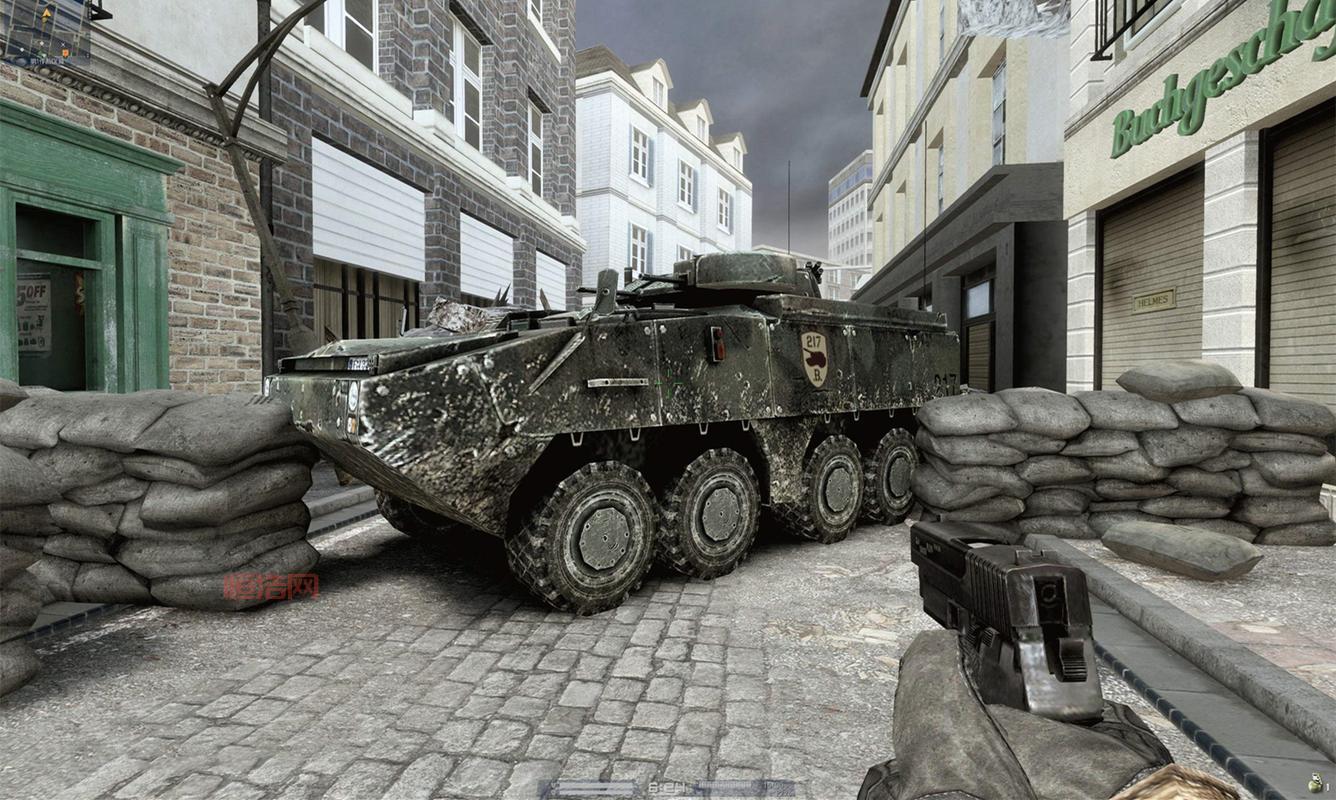Click the minimap in the corner

46,32
